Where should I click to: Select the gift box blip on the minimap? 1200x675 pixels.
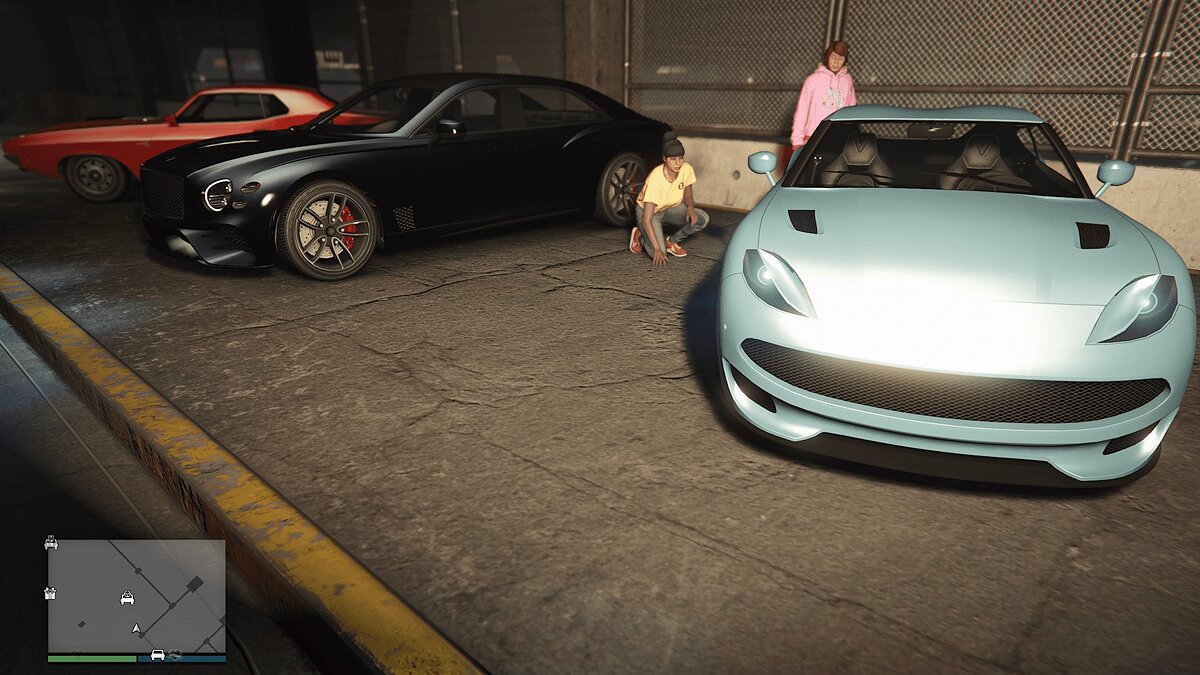[x=51, y=593]
